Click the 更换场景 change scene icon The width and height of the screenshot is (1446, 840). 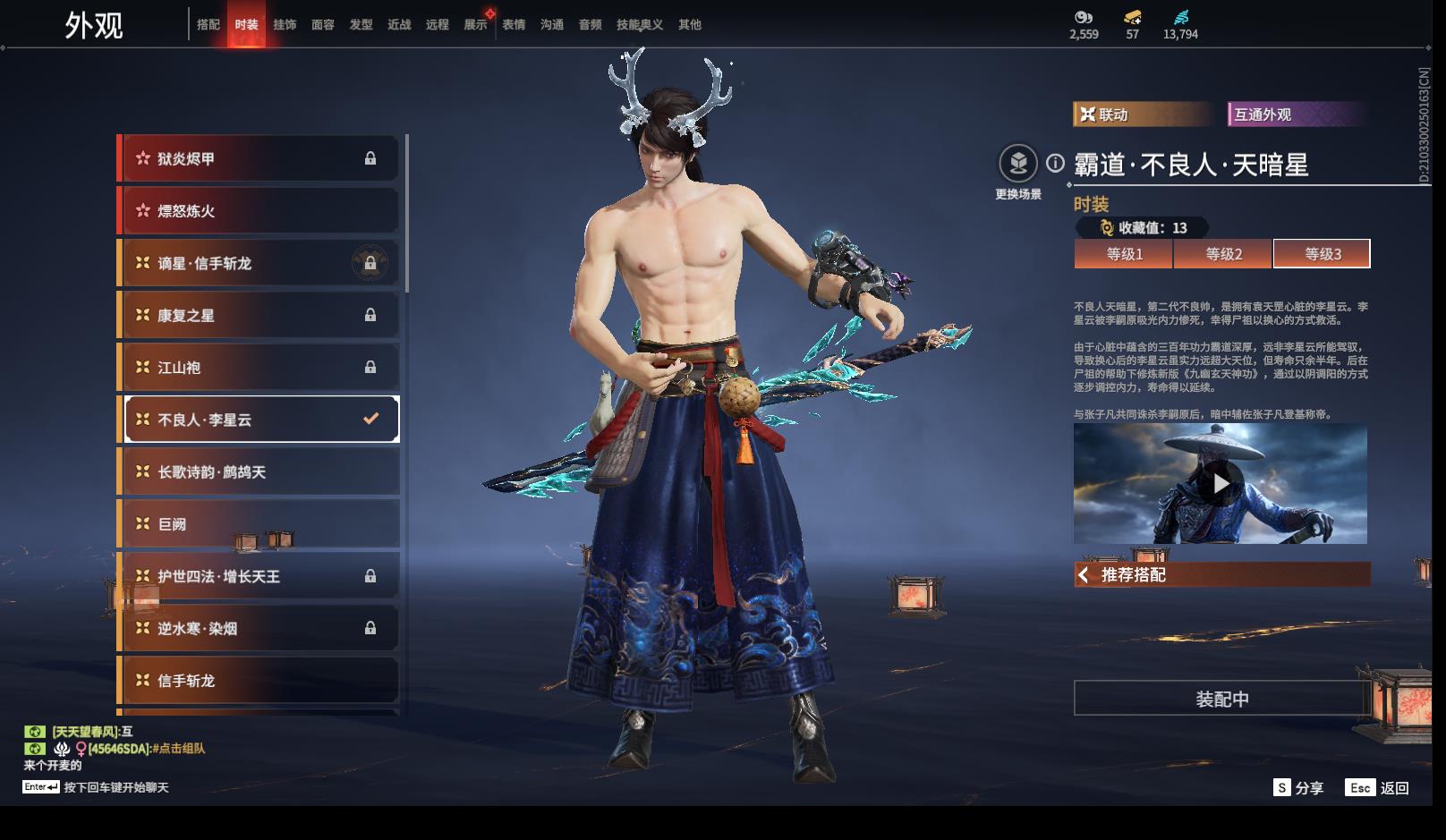(x=1018, y=164)
